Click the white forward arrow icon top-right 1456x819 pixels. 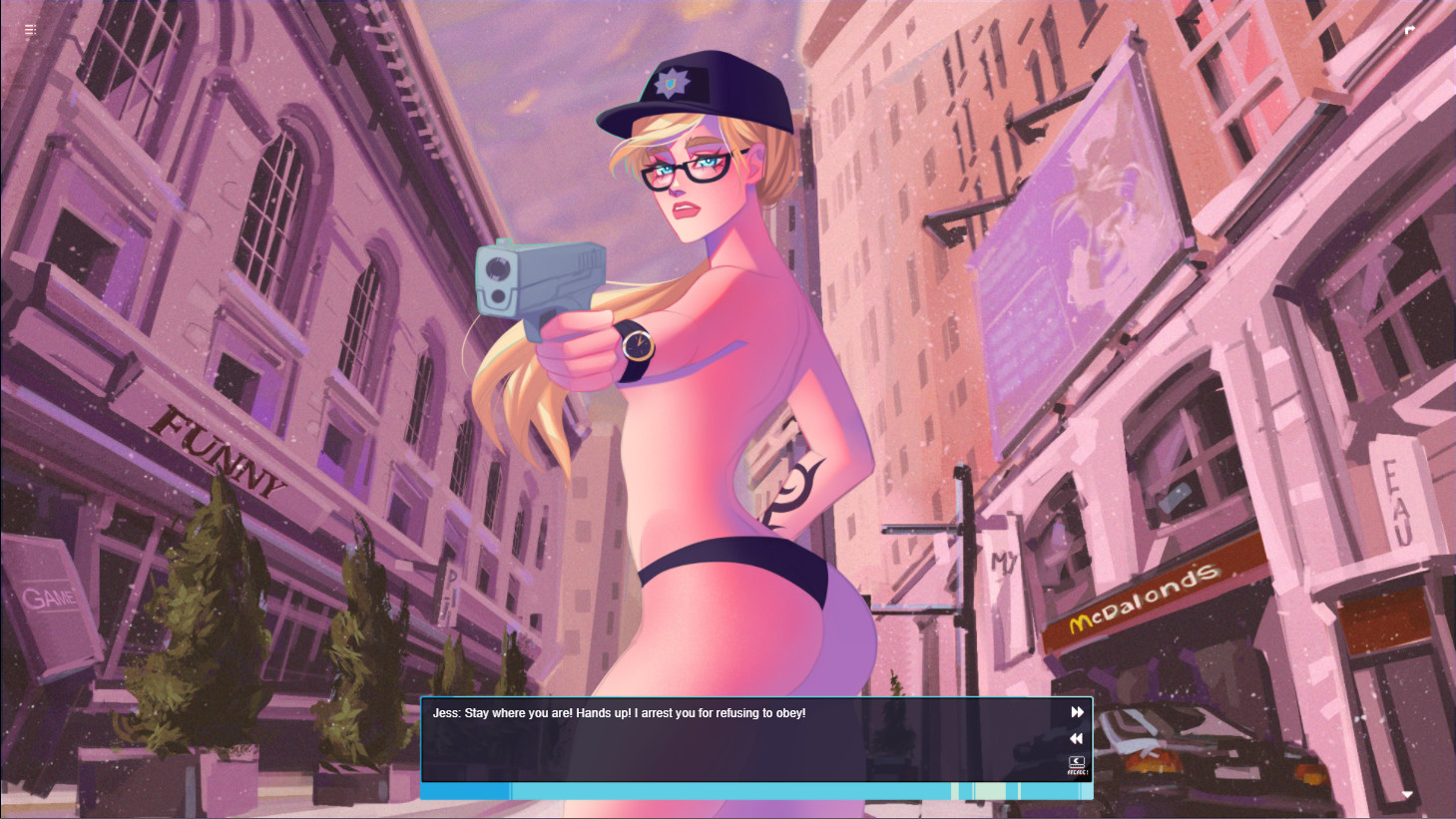(1409, 29)
